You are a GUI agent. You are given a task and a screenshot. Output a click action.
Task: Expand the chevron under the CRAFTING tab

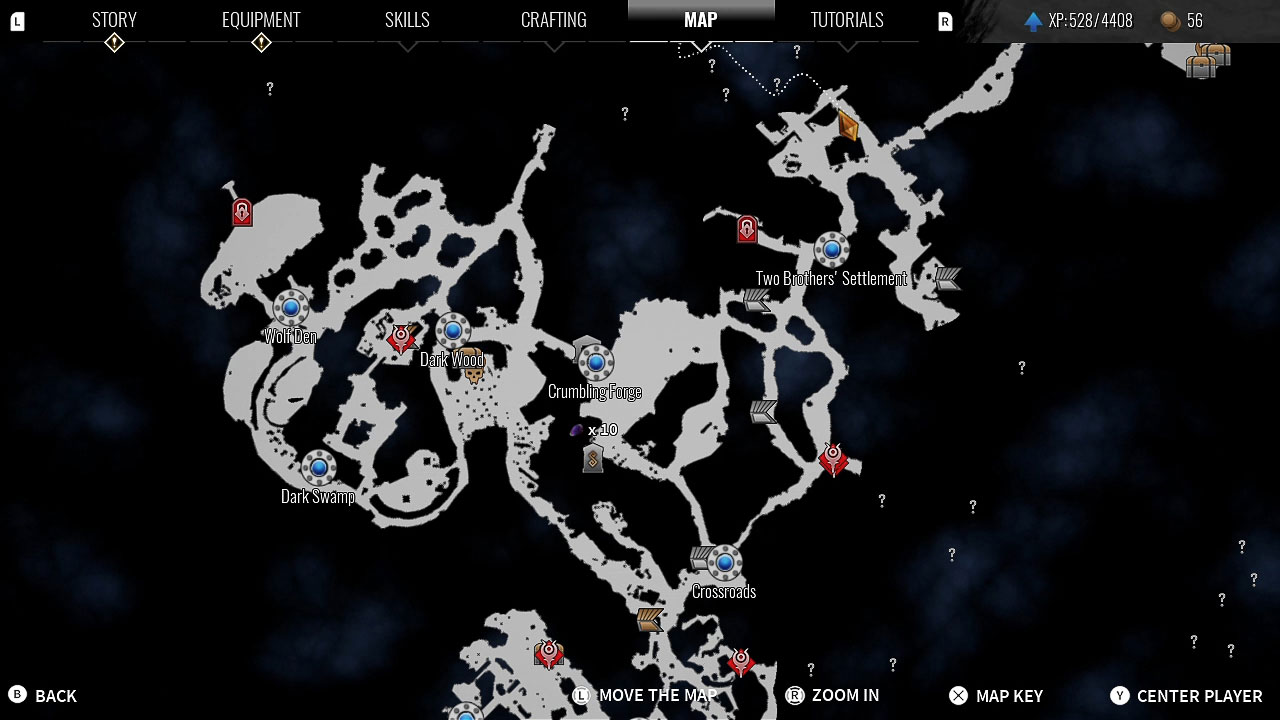coord(554,44)
